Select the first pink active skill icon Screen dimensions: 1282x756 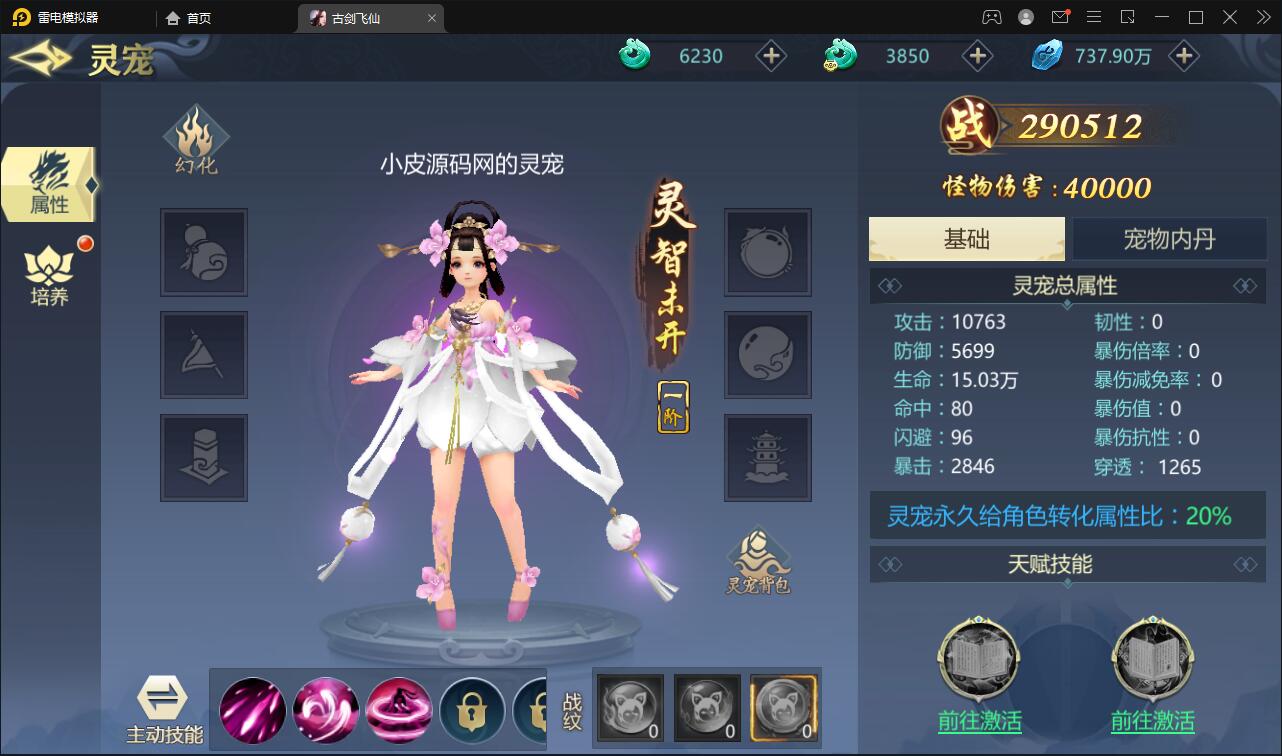[x=252, y=709]
